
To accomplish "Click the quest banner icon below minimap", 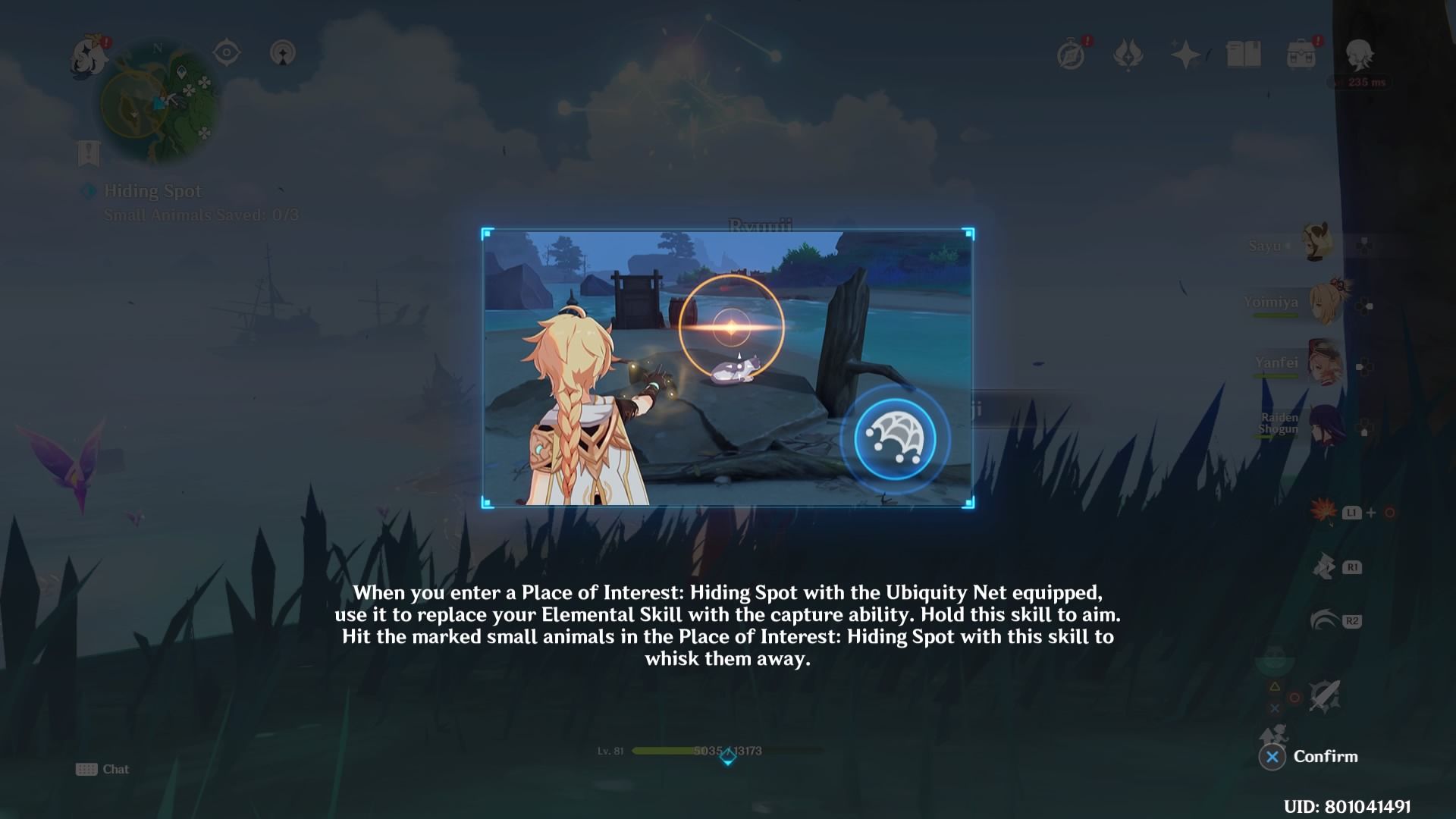I will pyautogui.click(x=89, y=154).
